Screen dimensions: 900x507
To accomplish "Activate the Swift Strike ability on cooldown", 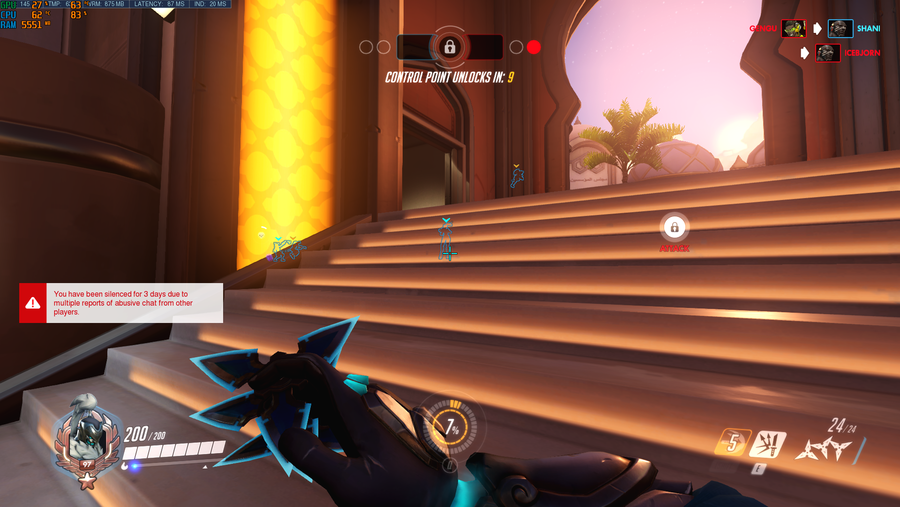I will click(x=732, y=443).
